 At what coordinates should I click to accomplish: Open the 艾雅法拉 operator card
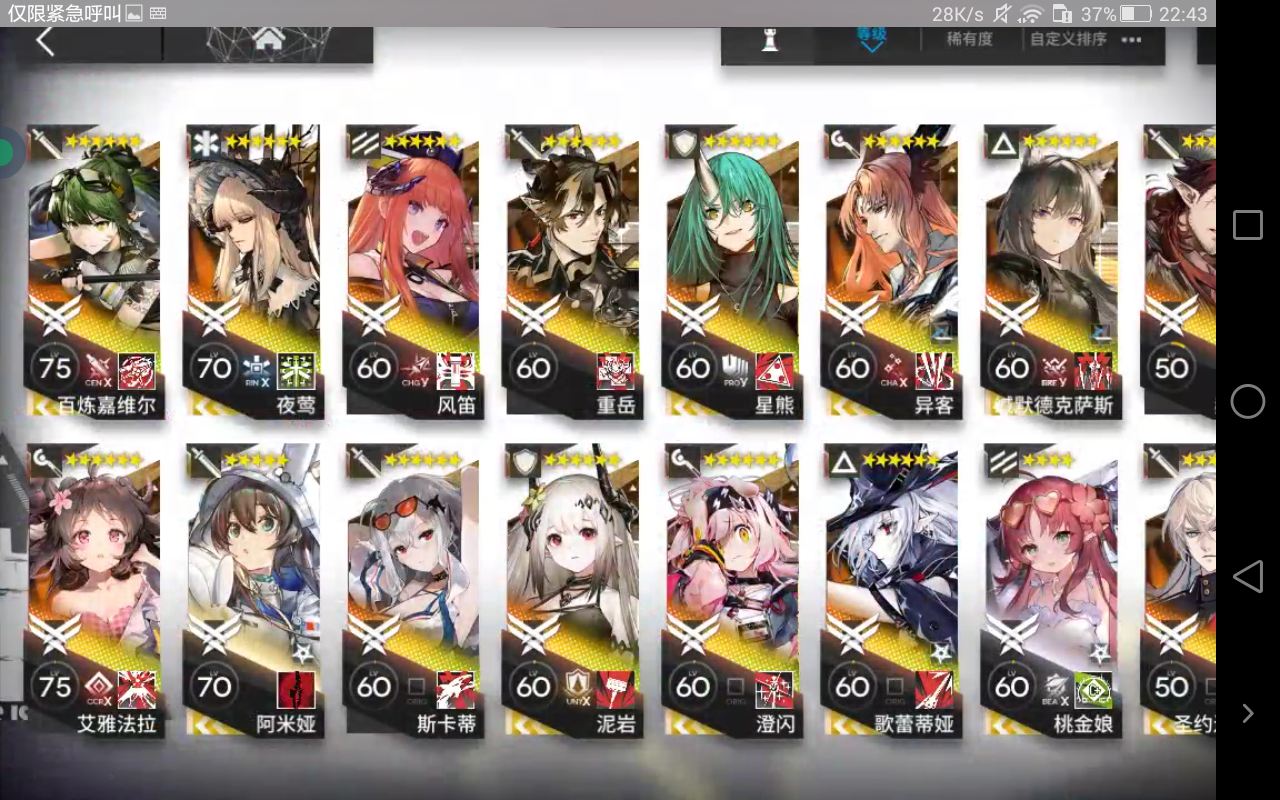click(x=94, y=590)
